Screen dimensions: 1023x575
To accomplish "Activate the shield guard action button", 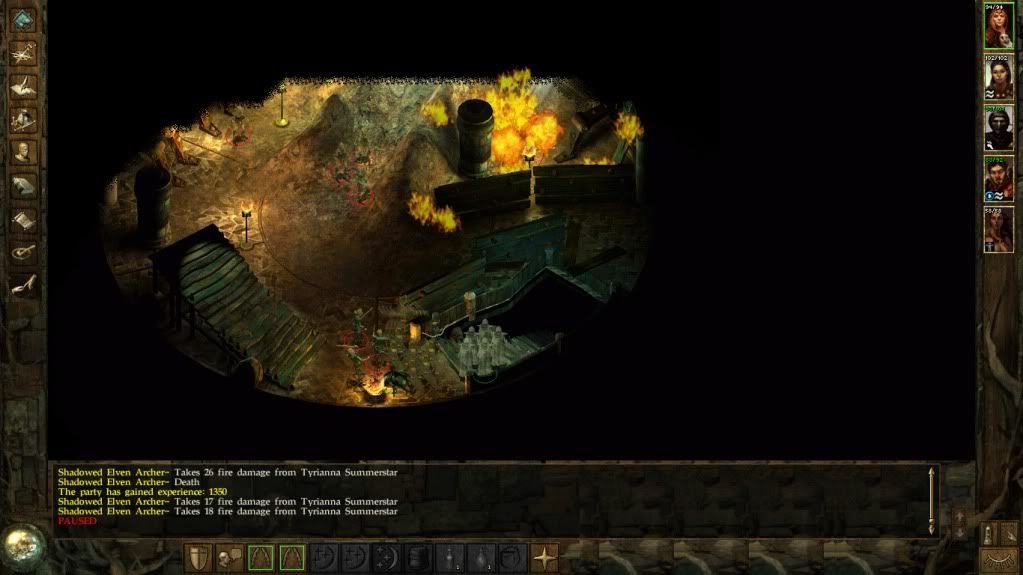I will click(x=199, y=557).
